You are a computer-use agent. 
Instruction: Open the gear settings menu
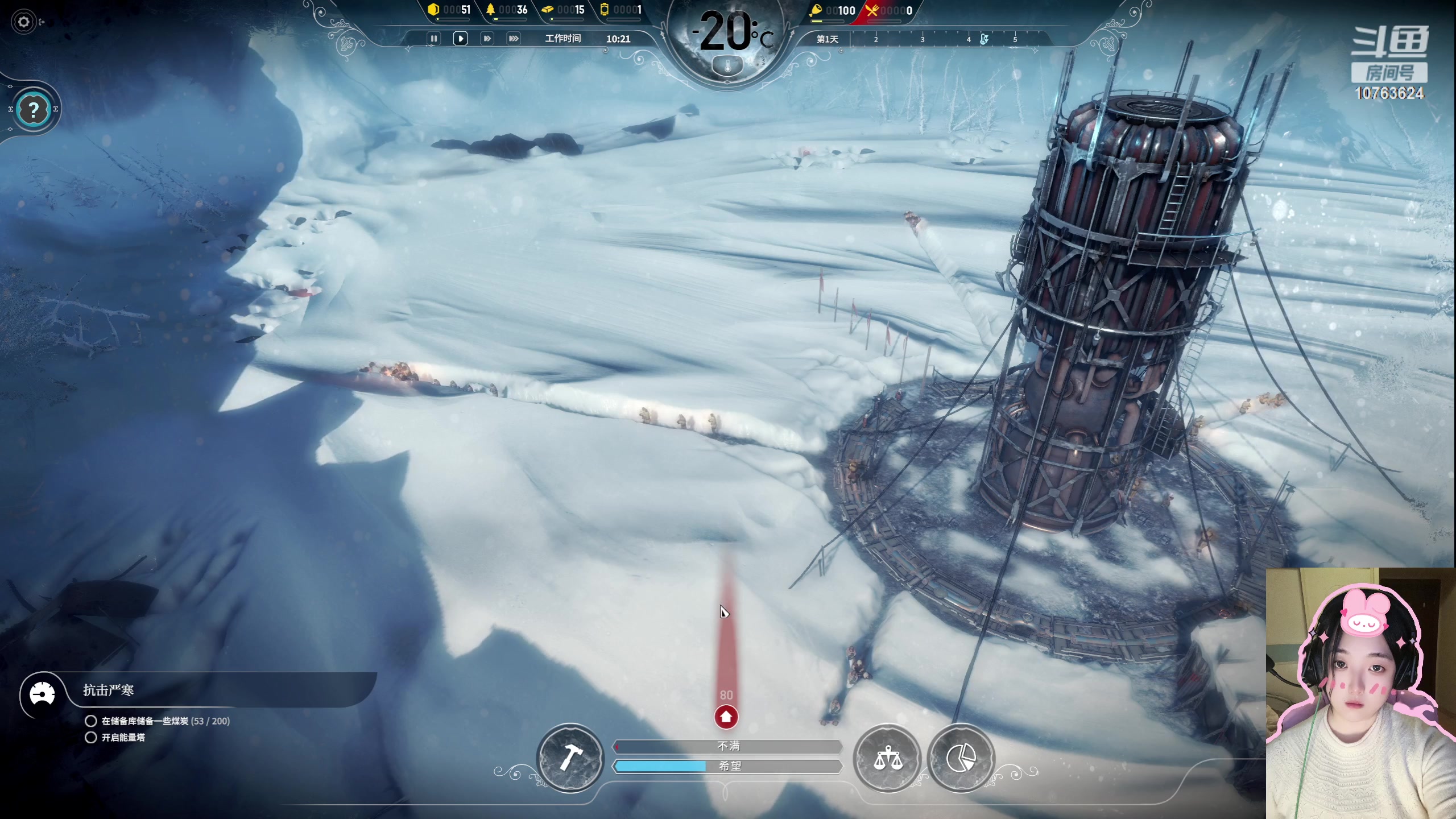click(24, 22)
